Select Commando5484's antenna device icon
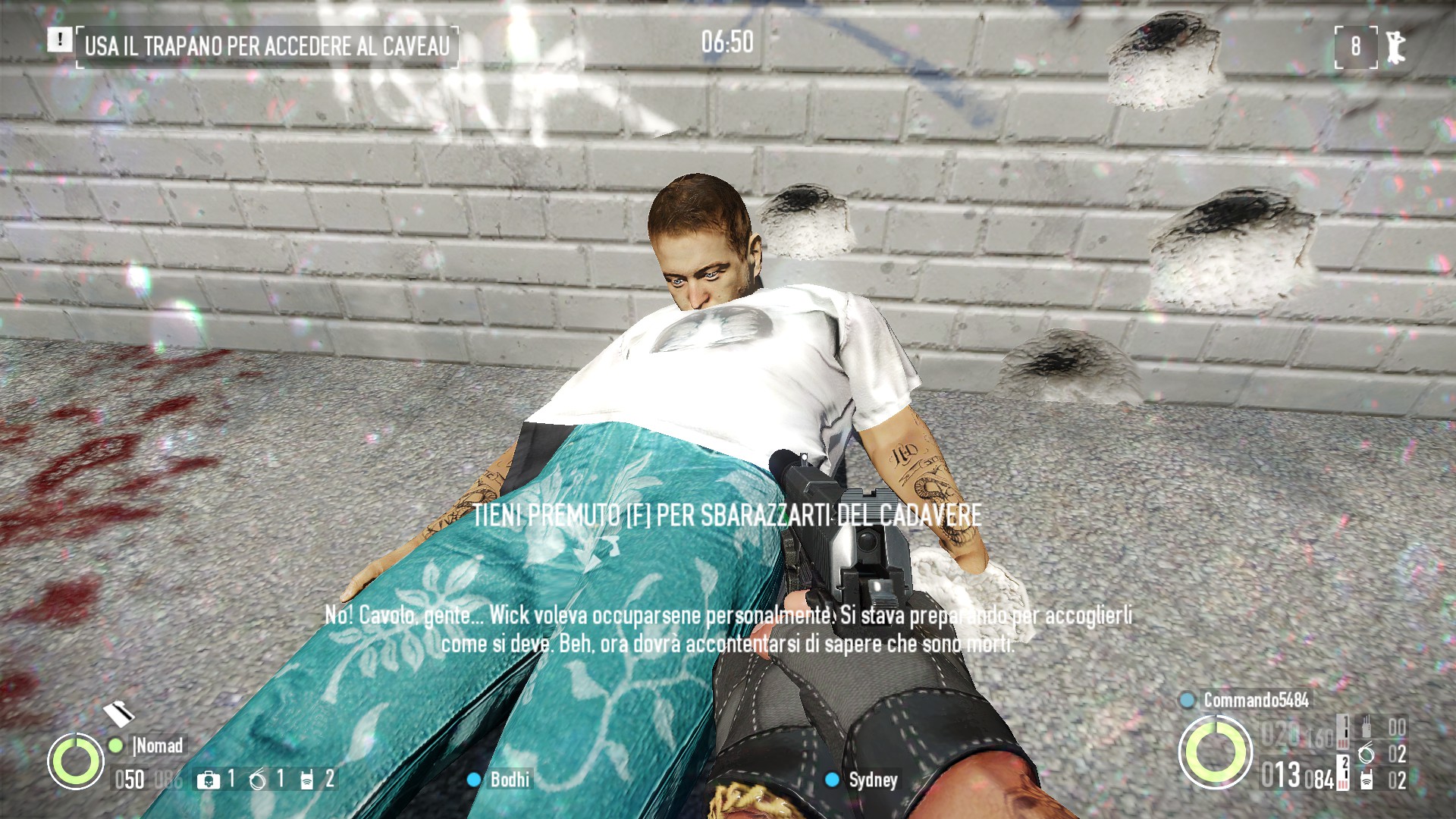The image size is (1456, 819). pos(1366,727)
